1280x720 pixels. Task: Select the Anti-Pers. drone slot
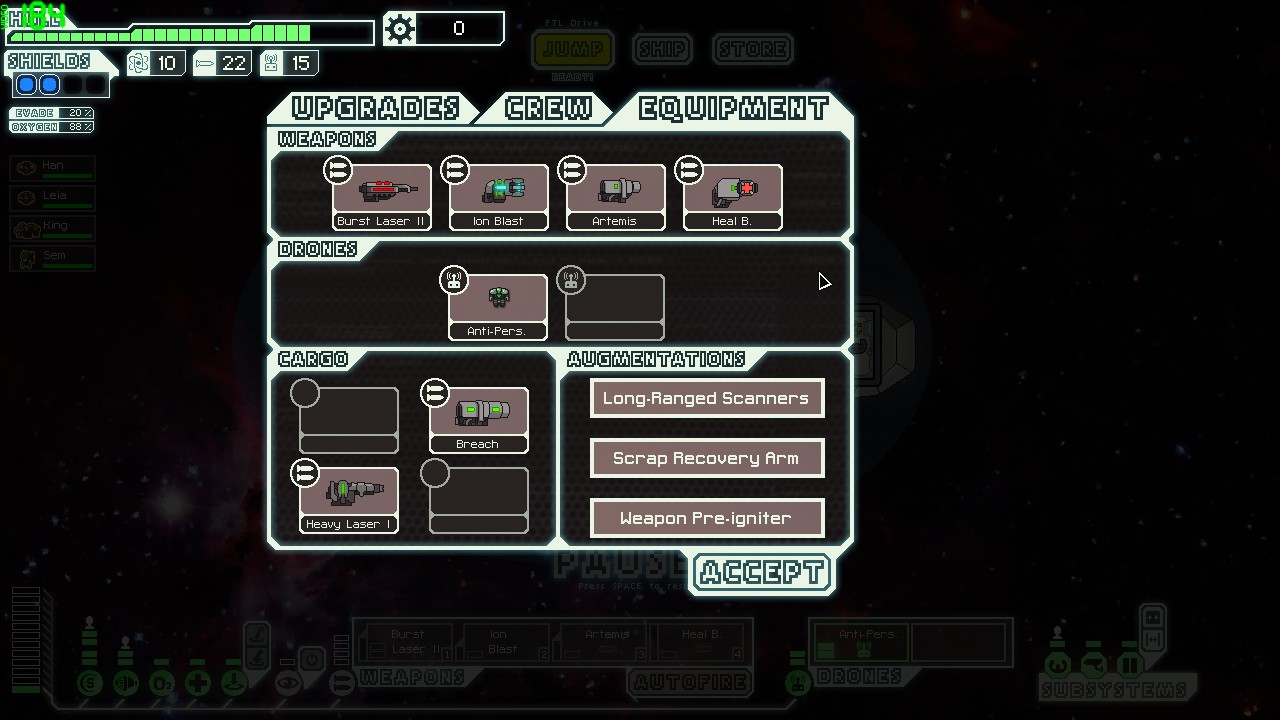(498, 307)
